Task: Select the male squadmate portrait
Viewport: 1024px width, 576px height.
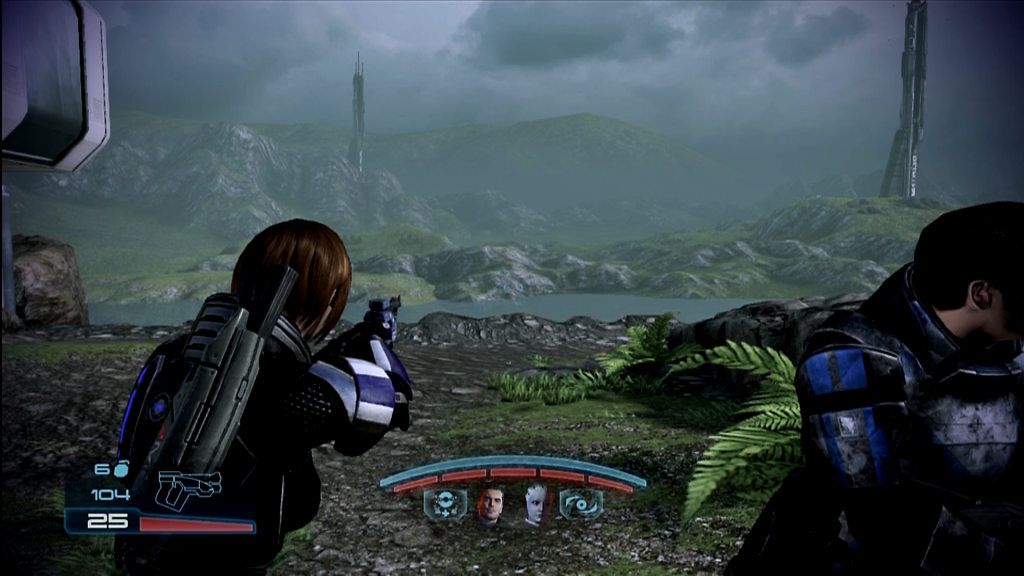Action: click(490, 506)
